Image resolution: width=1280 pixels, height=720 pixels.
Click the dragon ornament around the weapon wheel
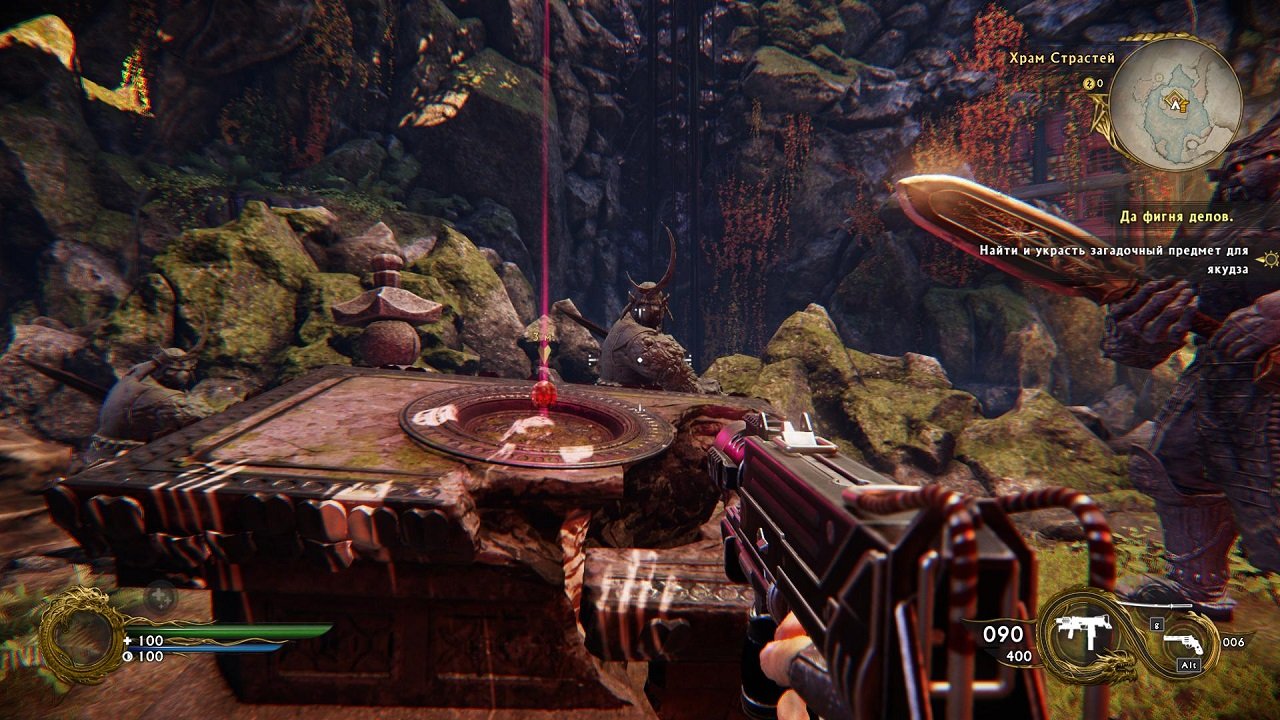click(1115, 665)
